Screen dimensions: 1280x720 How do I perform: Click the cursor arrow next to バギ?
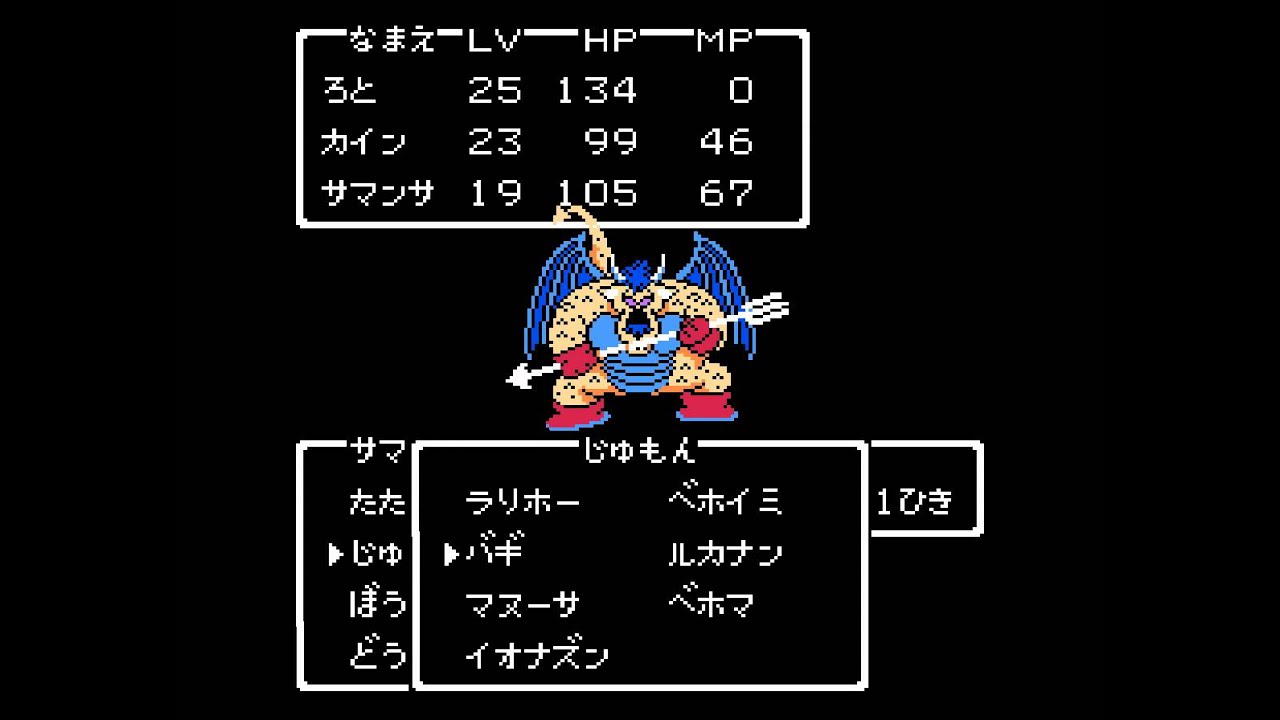tap(452, 554)
